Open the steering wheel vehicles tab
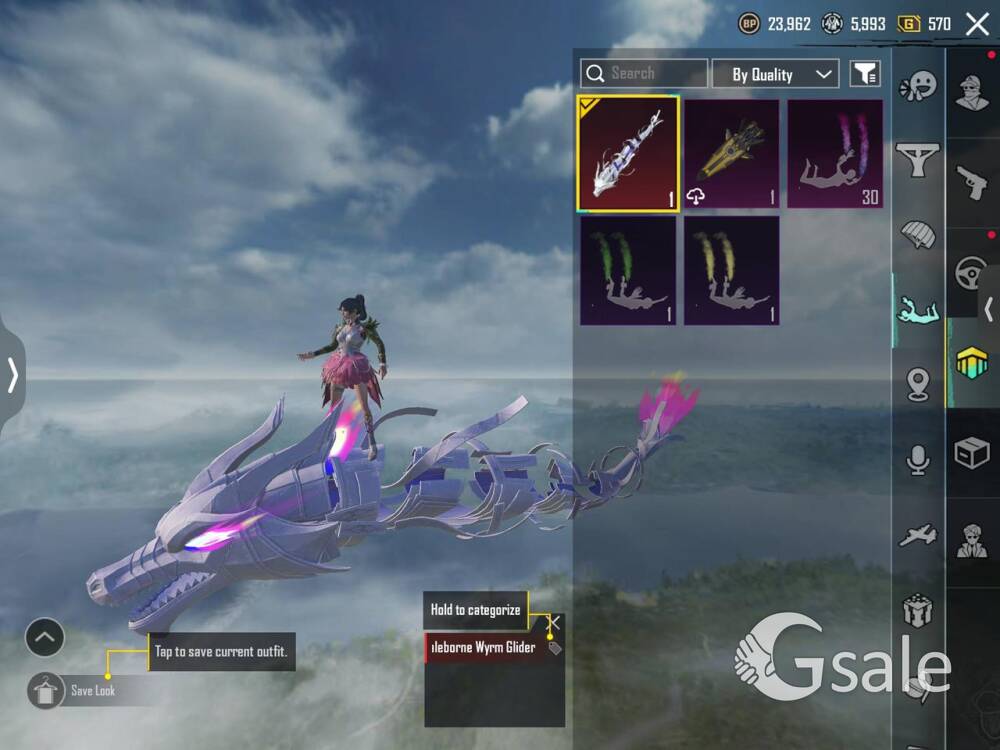The image size is (1000, 750). click(x=972, y=272)
